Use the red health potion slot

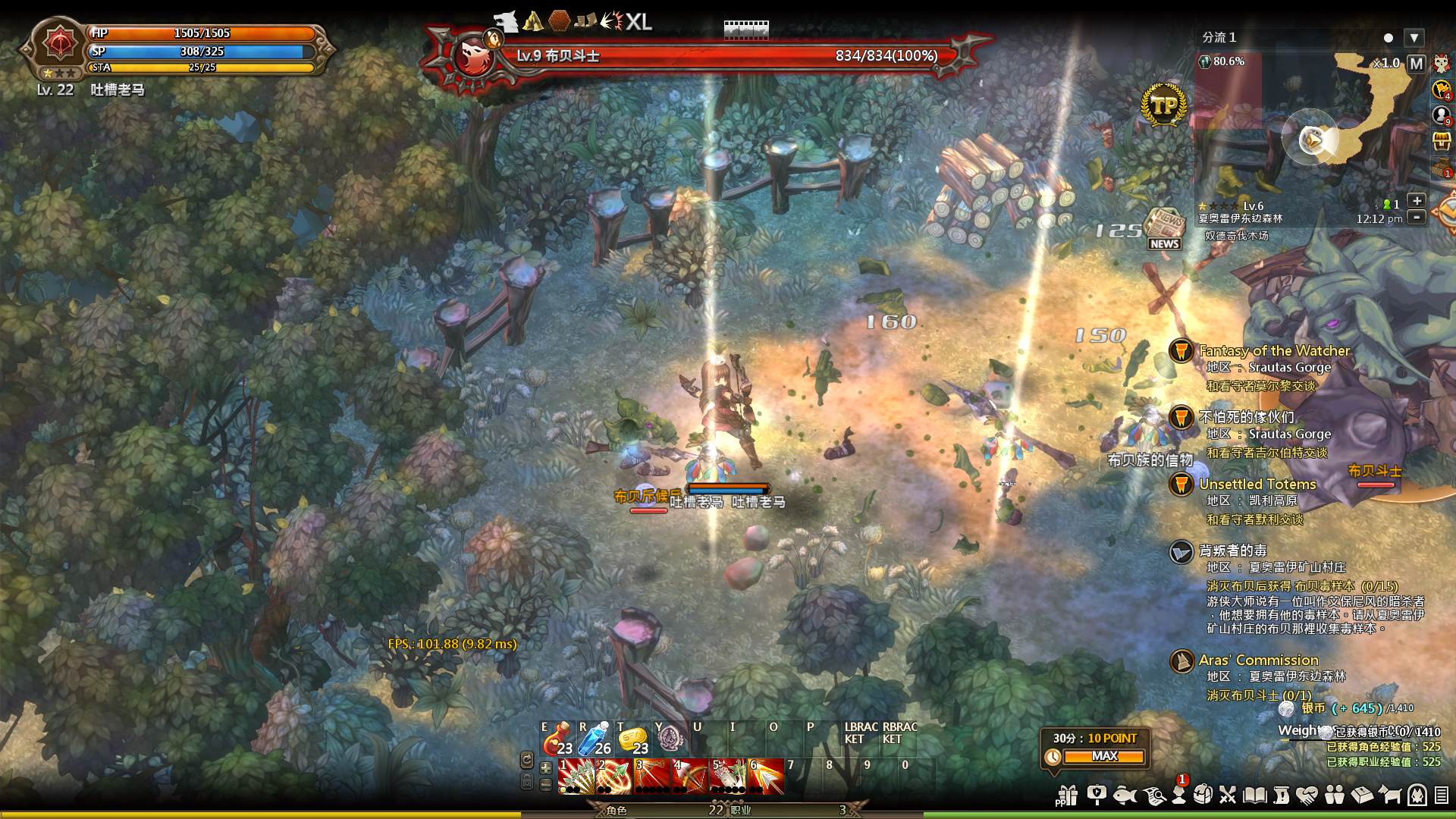(x=556, y=738)
